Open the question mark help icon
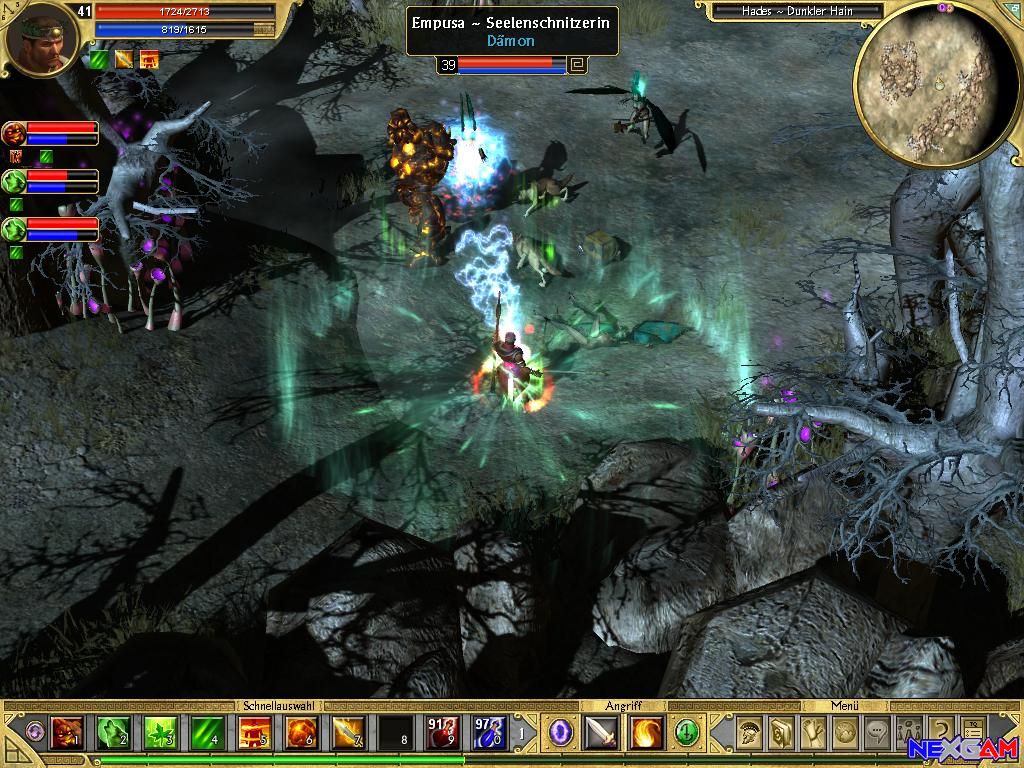 (x=940, y=733)
